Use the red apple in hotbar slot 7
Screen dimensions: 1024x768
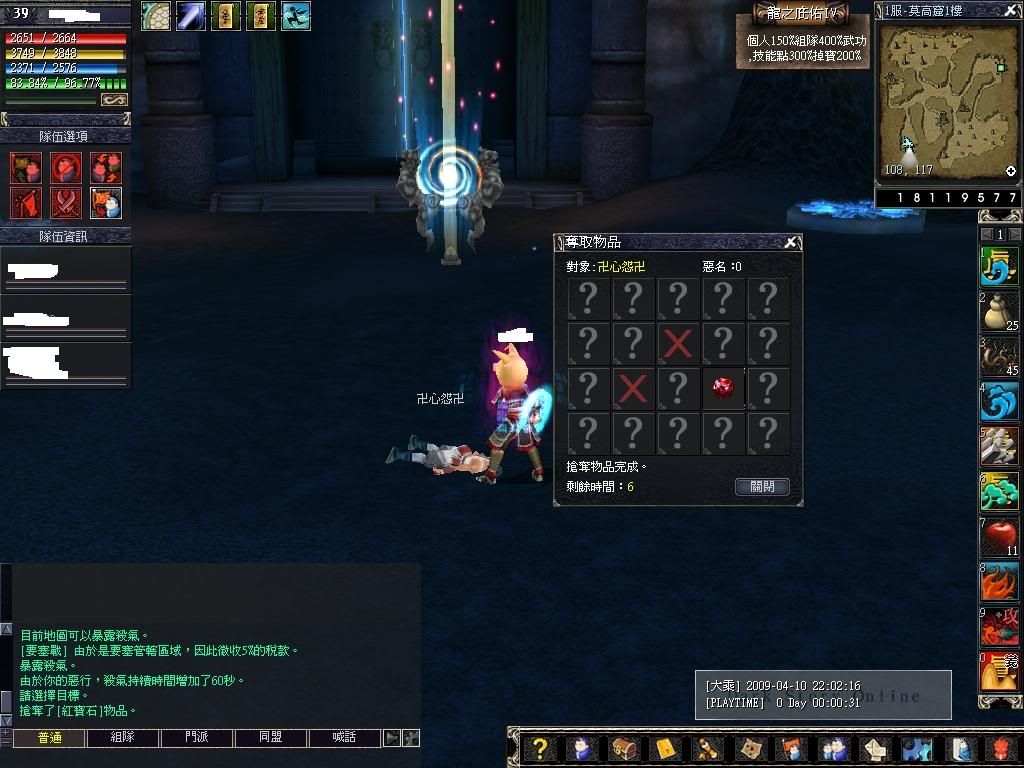click(x=998, y=537)
